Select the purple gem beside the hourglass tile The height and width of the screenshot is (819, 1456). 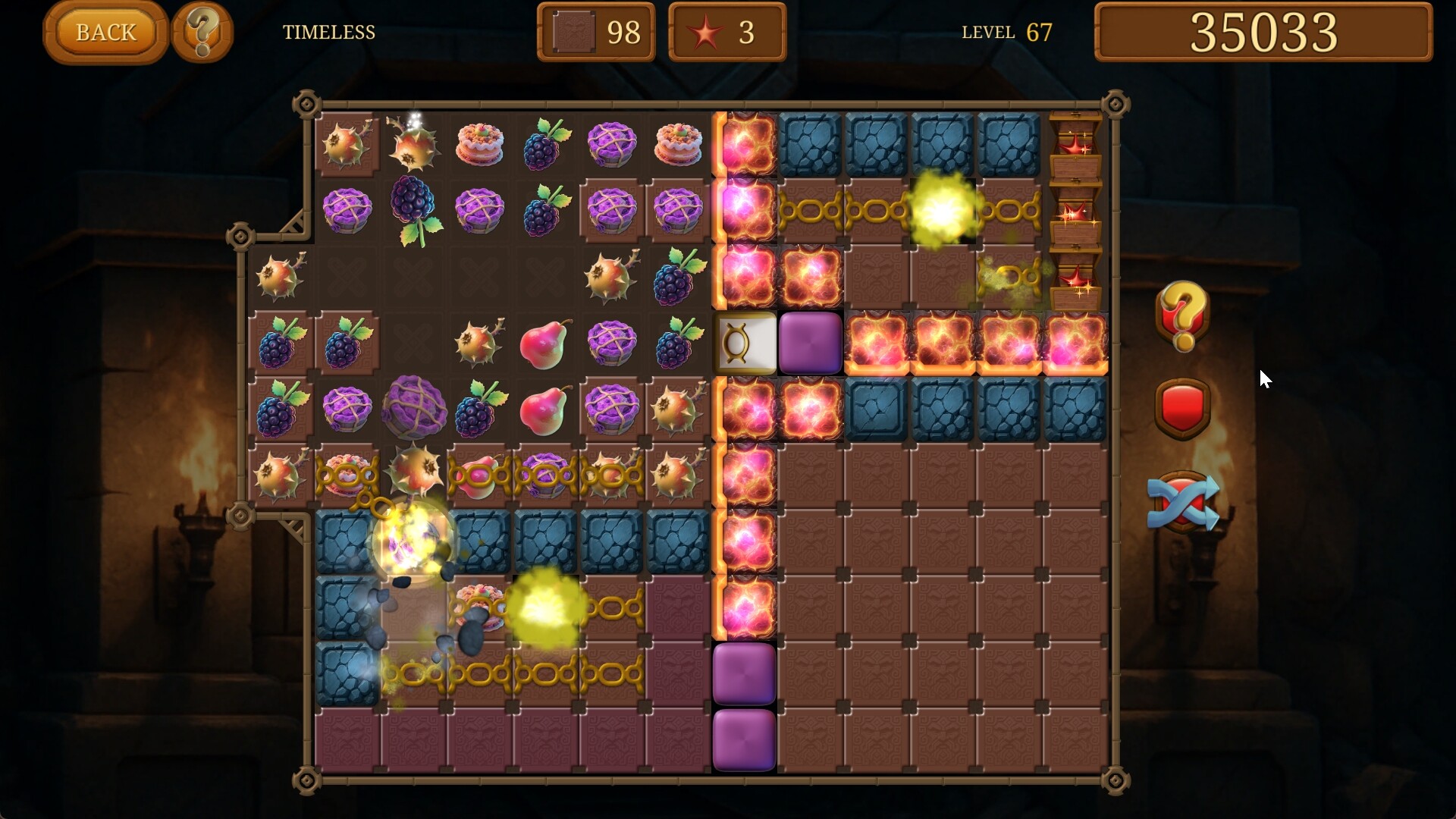pyautogui.click(x=810, y=343)
